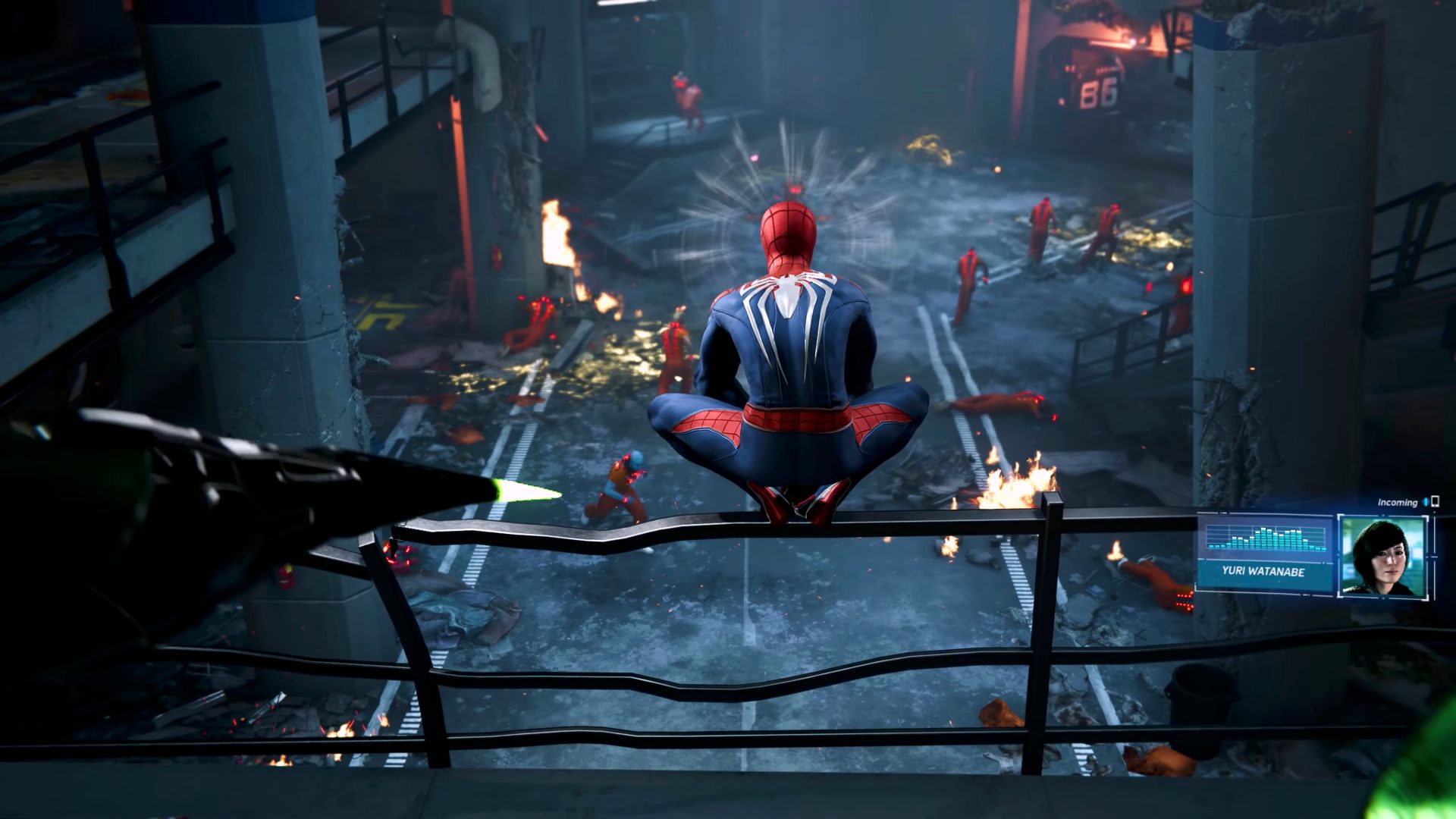Click the incoming call phone icon

1435,502
